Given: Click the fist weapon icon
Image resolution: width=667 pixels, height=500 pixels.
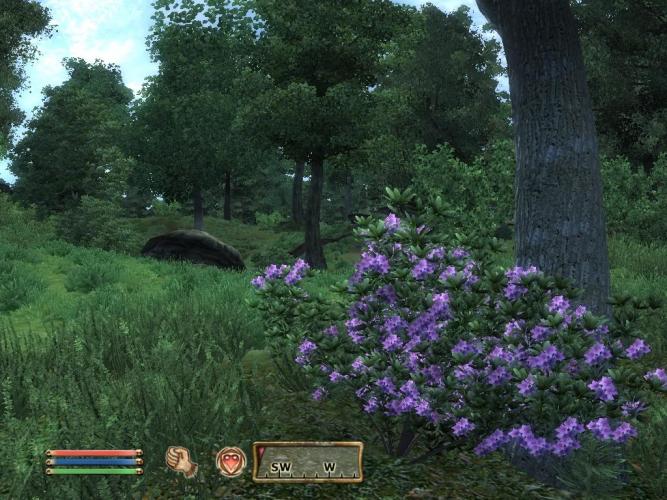Looking at the screenshot, I should pos(181,461).
